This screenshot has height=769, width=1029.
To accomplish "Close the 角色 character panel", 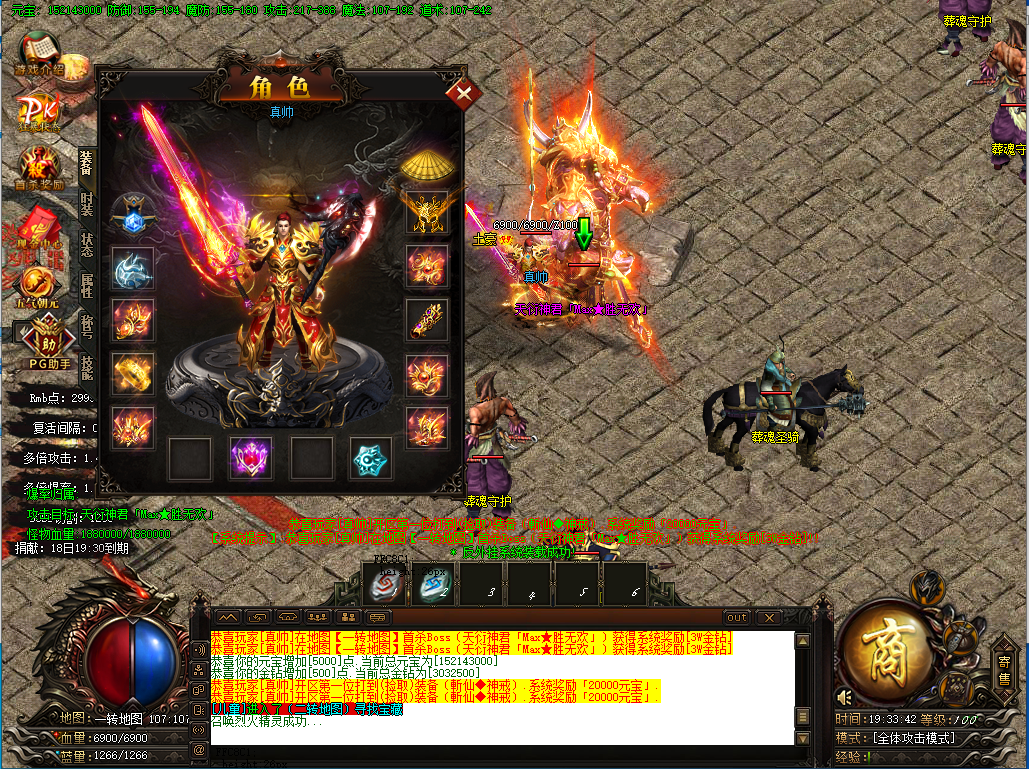I will [x=463, y=95].
